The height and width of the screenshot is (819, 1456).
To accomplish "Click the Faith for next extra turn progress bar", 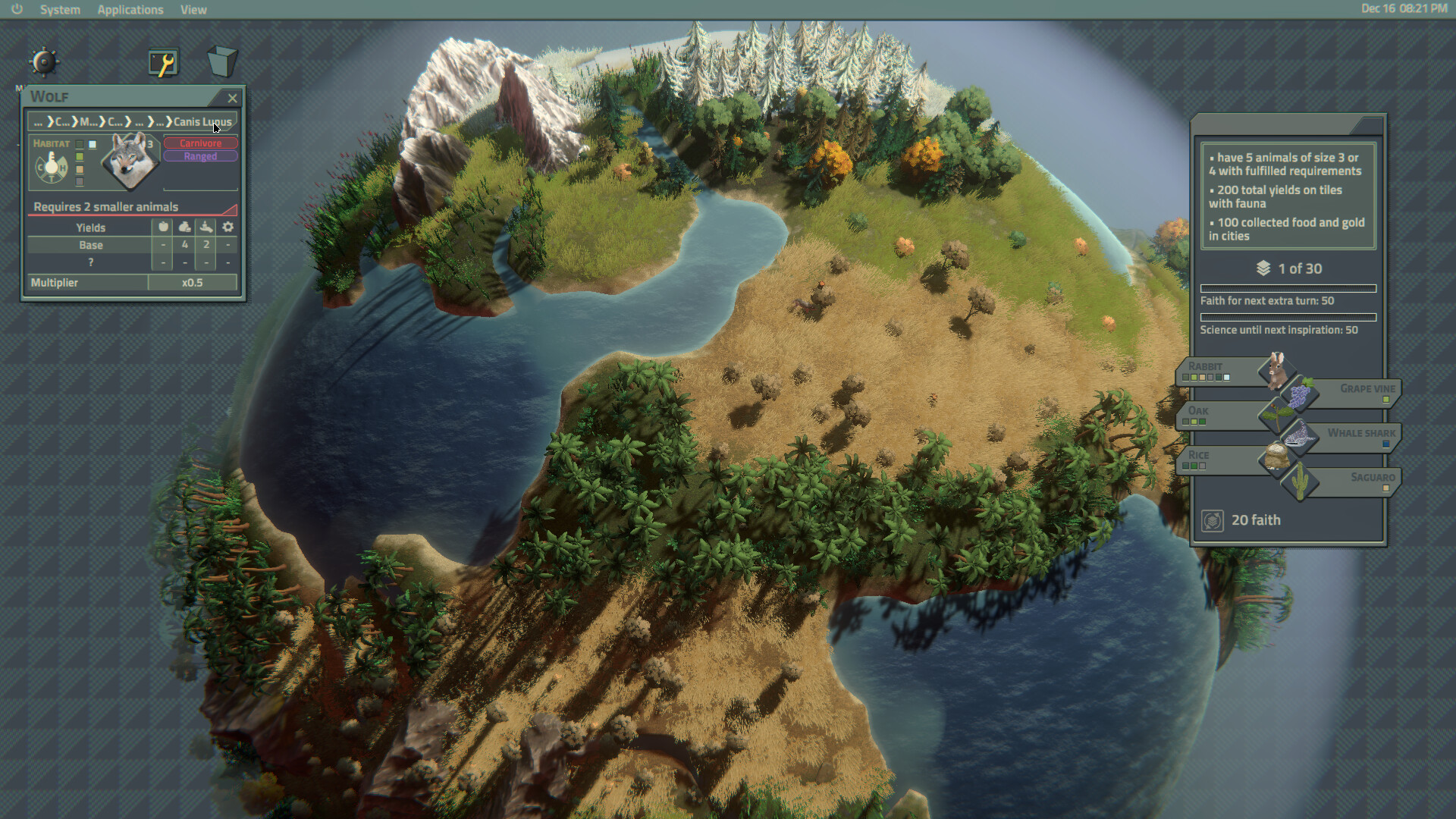I will click(1288, 288).
